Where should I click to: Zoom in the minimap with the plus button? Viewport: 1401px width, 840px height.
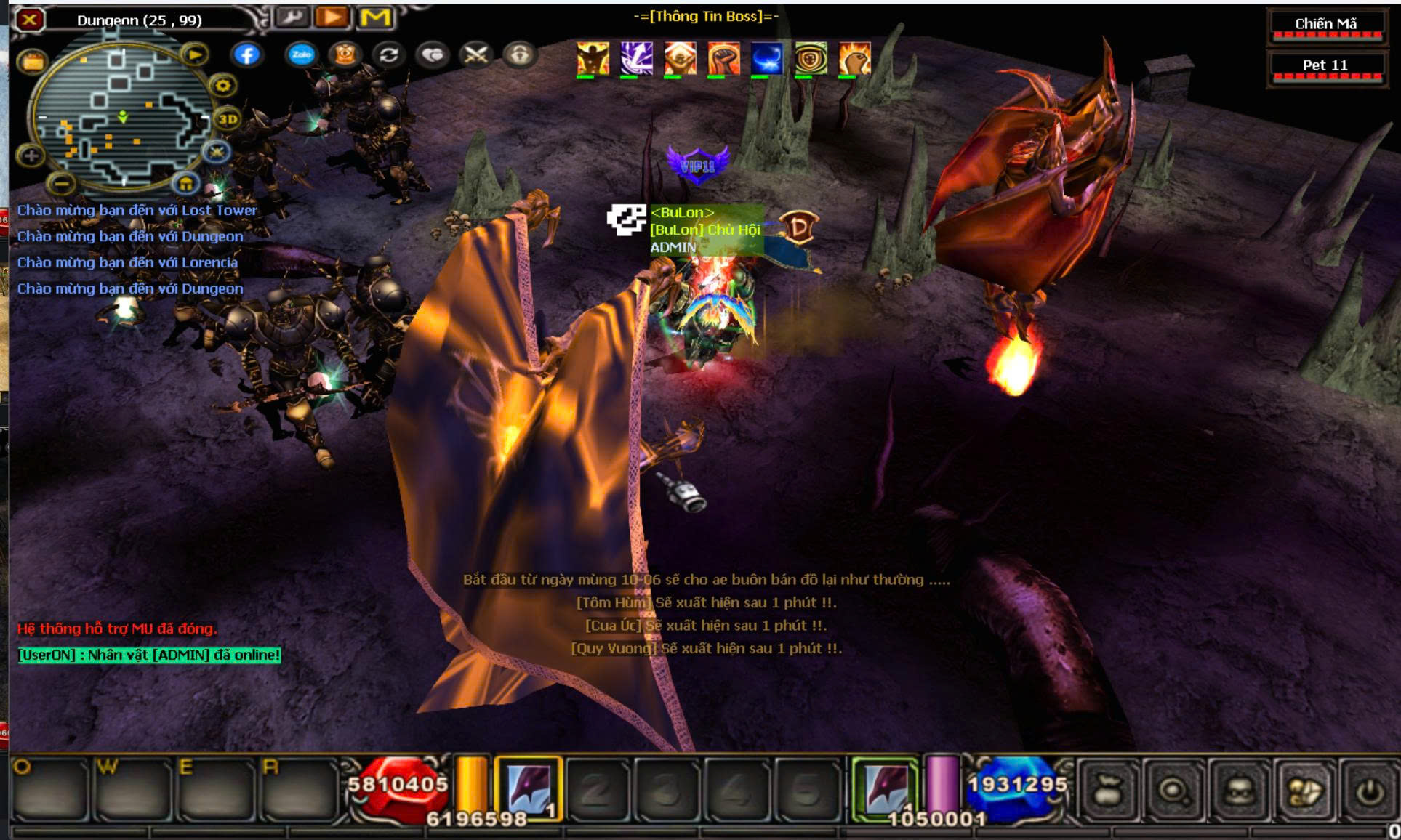tap(31, 155)
